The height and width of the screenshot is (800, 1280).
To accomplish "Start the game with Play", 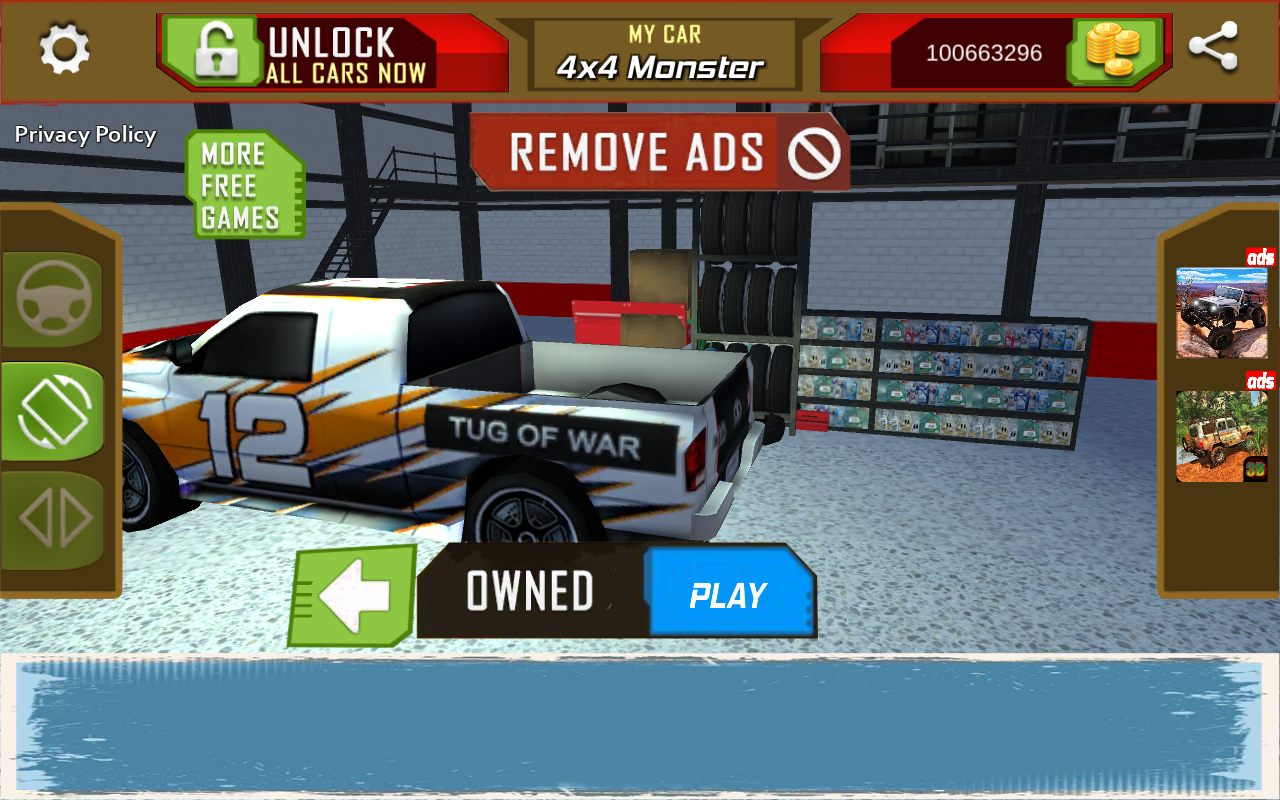I will [x=728, y=595].
